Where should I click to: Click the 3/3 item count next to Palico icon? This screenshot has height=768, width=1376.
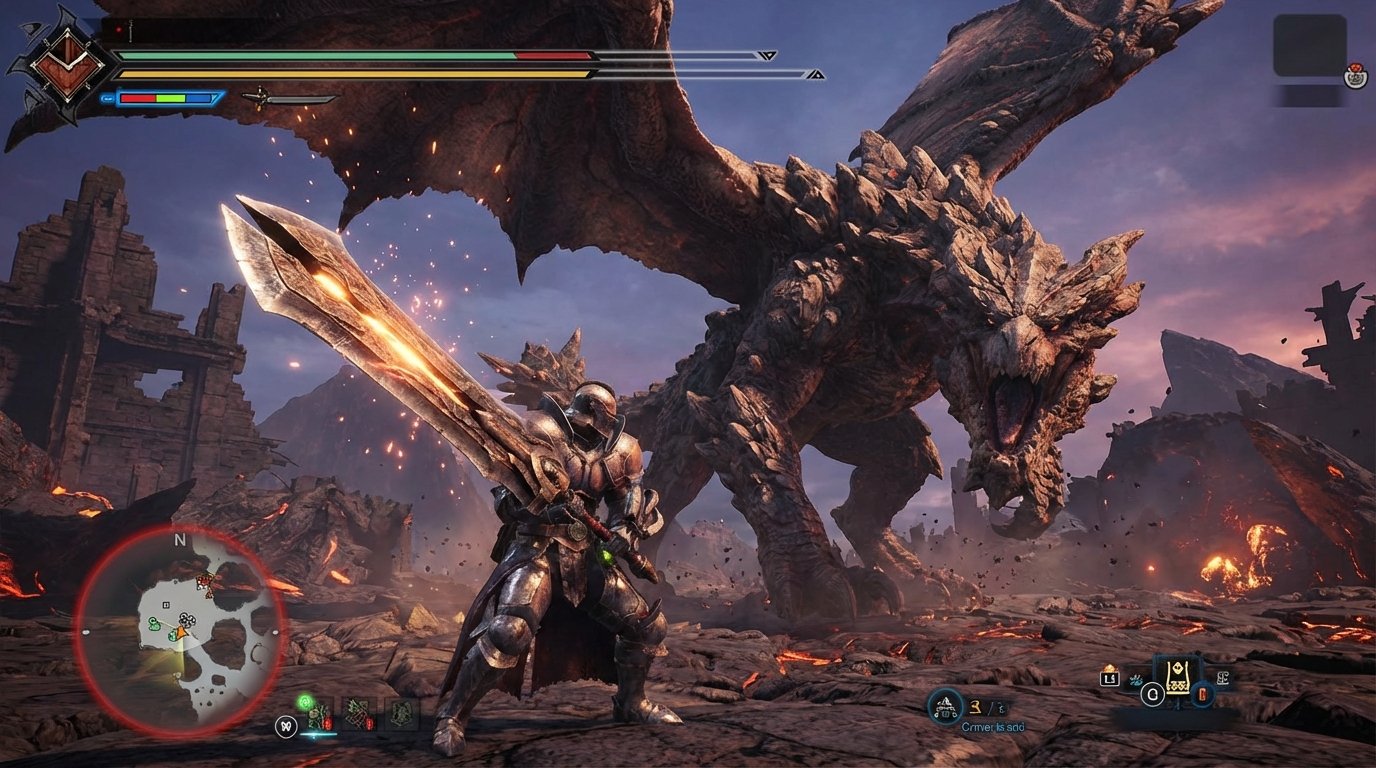point(986,707)
